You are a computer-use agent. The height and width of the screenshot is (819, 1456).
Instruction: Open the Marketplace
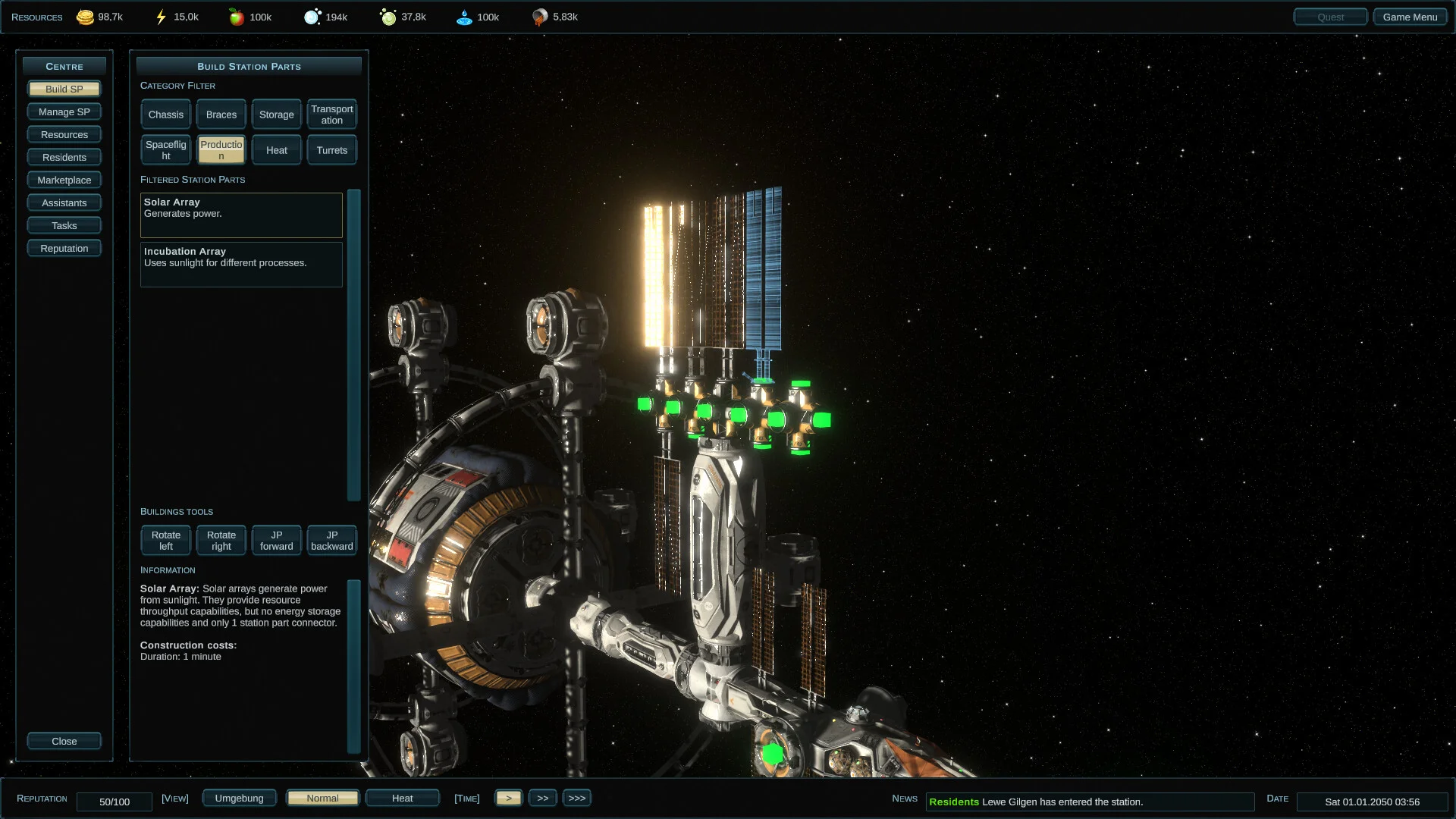click(64, 180)
